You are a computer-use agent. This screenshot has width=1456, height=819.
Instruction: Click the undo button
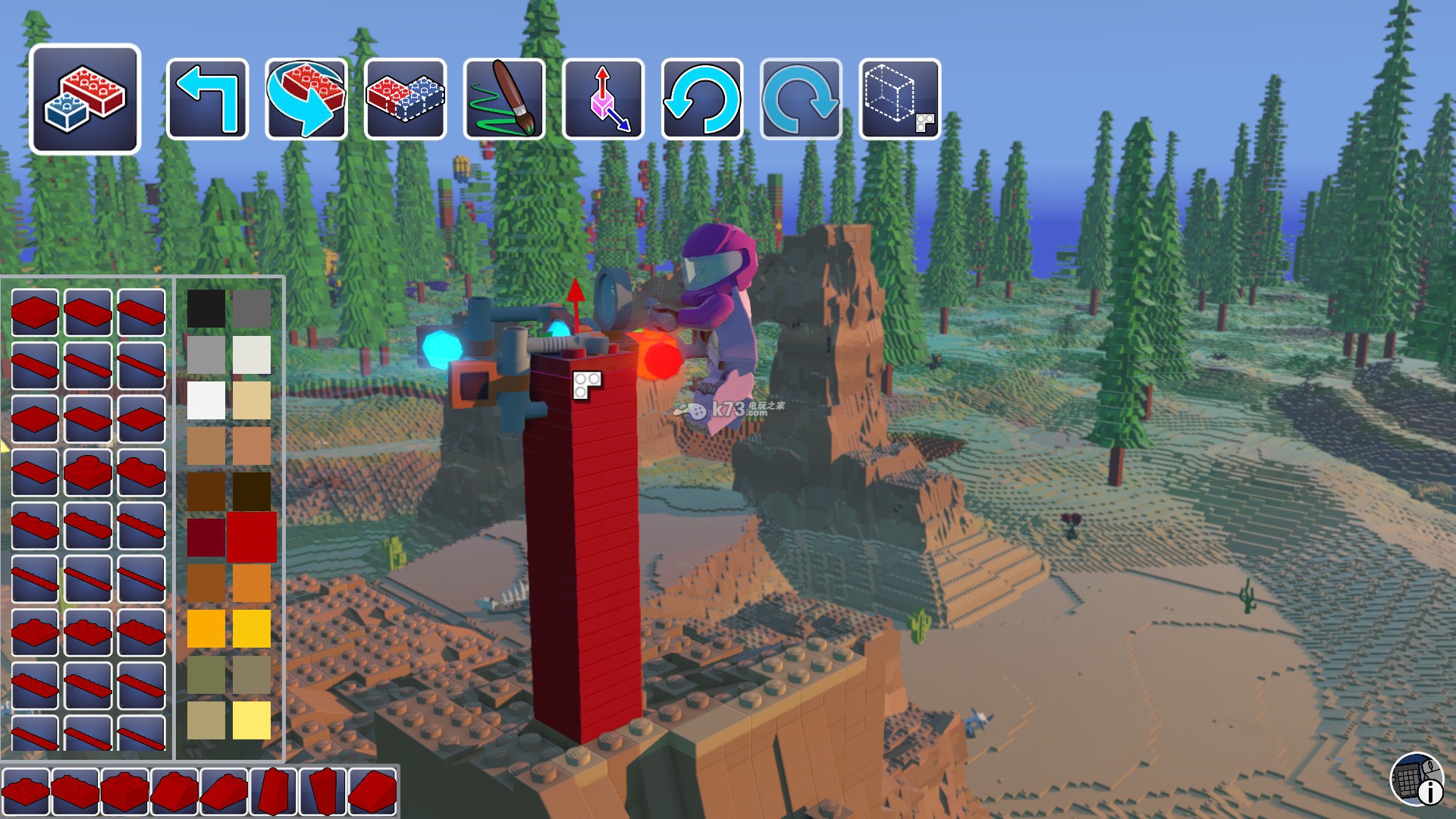click(x=702, y=99)
